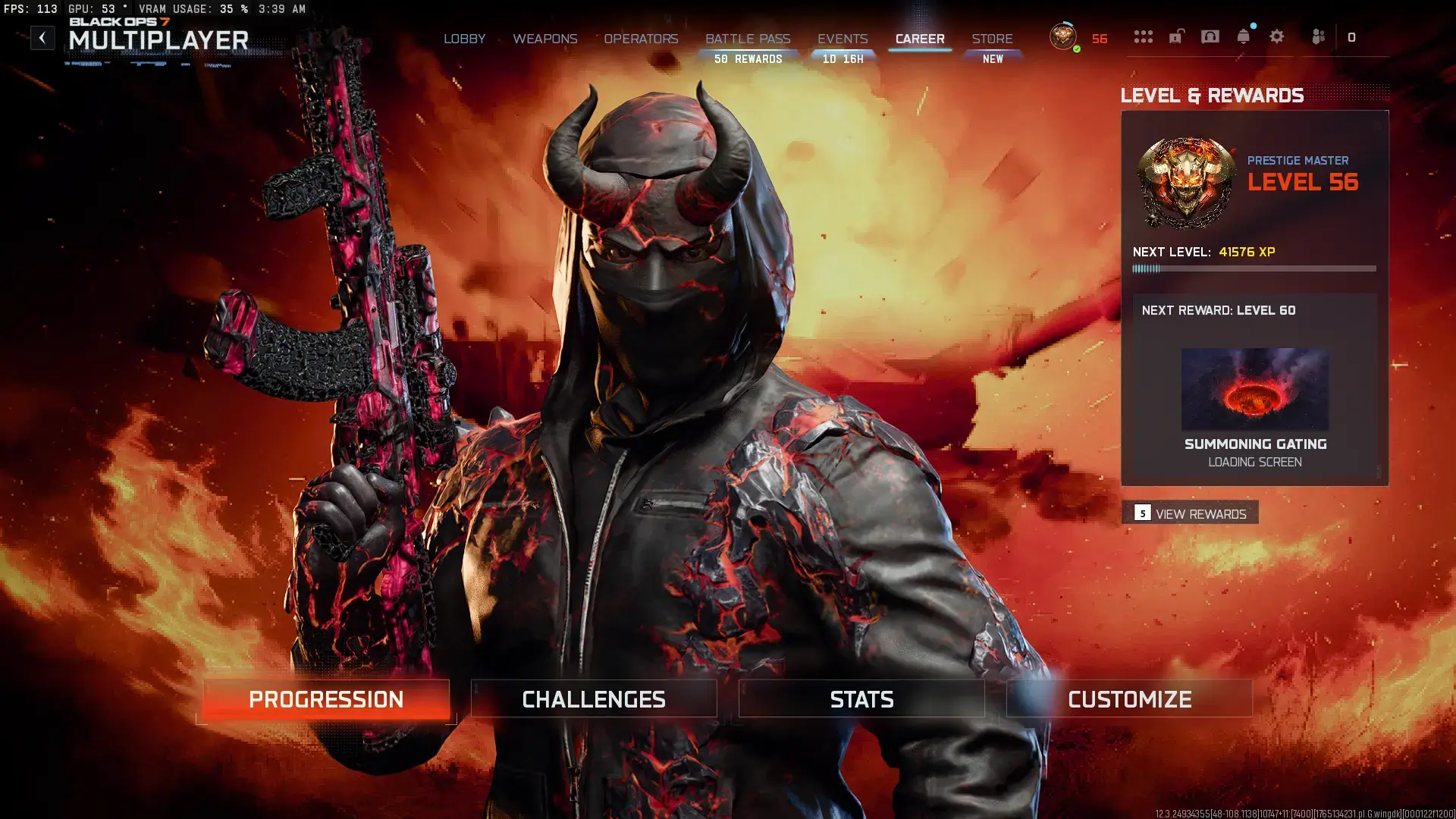Open the voice chat headset panel
1456x819 pixels.
pyautogui.click(x=1210, y=36)
